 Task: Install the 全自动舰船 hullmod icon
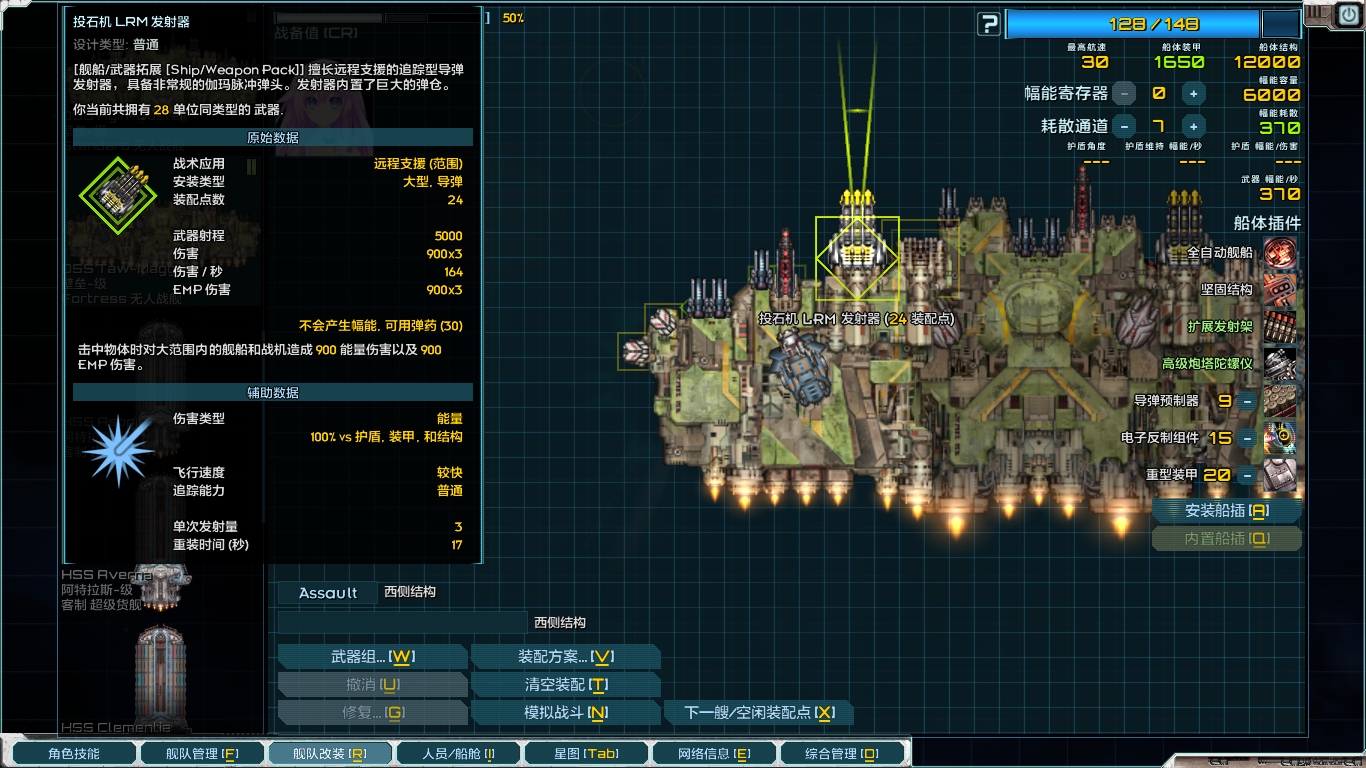coord(1278,254)
